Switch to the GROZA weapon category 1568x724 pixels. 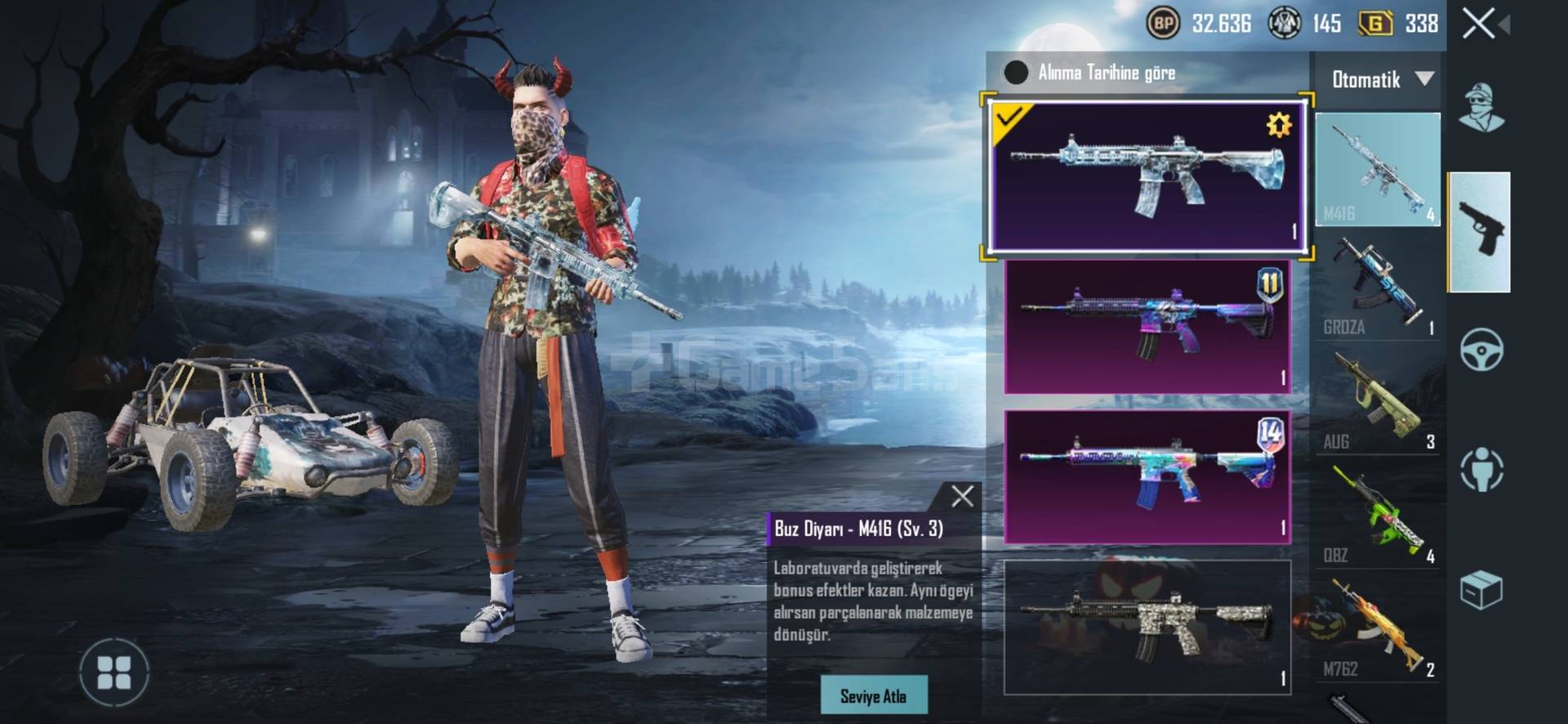click(1378, 285)
